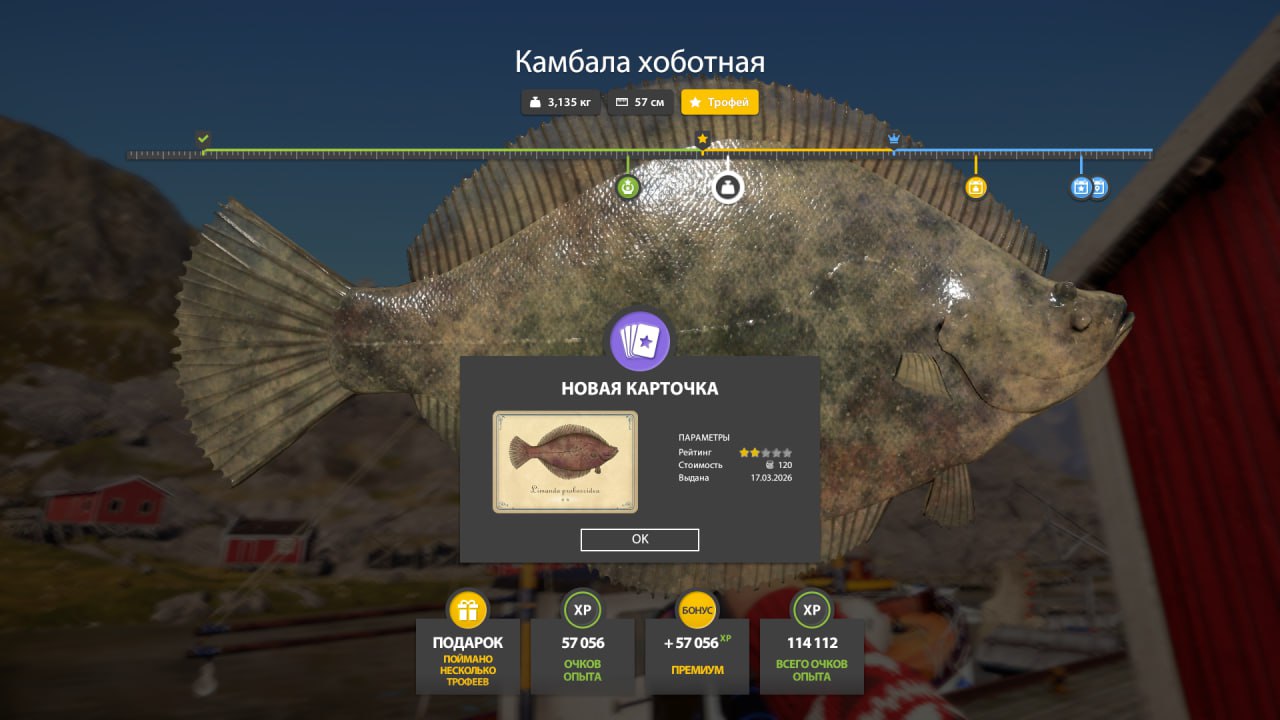Viewport: 1280px width, 720px height.
Task: Click the green timer marker on the scale
Action: (628, 186)
